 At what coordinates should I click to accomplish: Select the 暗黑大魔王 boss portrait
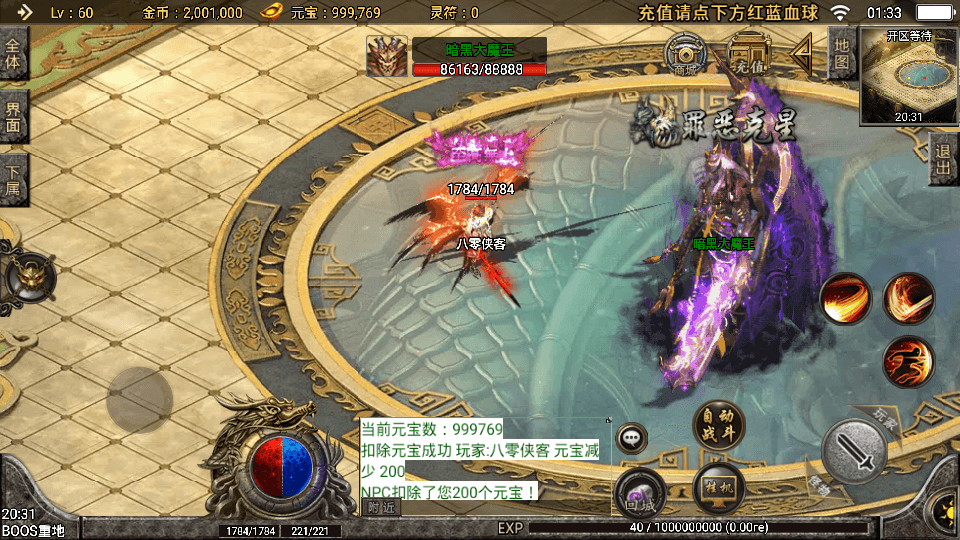coord(386,56)
